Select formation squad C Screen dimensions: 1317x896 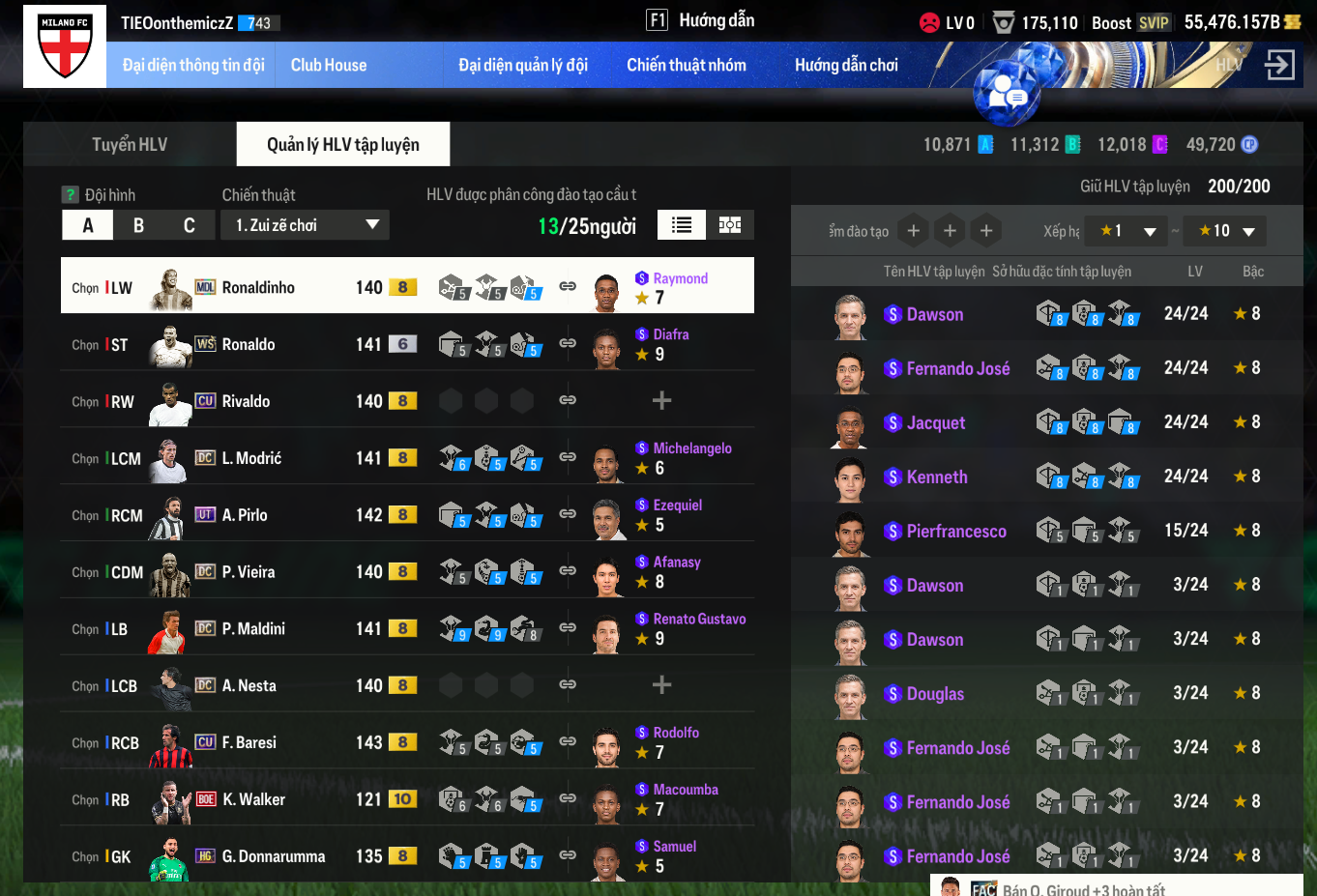190,225
